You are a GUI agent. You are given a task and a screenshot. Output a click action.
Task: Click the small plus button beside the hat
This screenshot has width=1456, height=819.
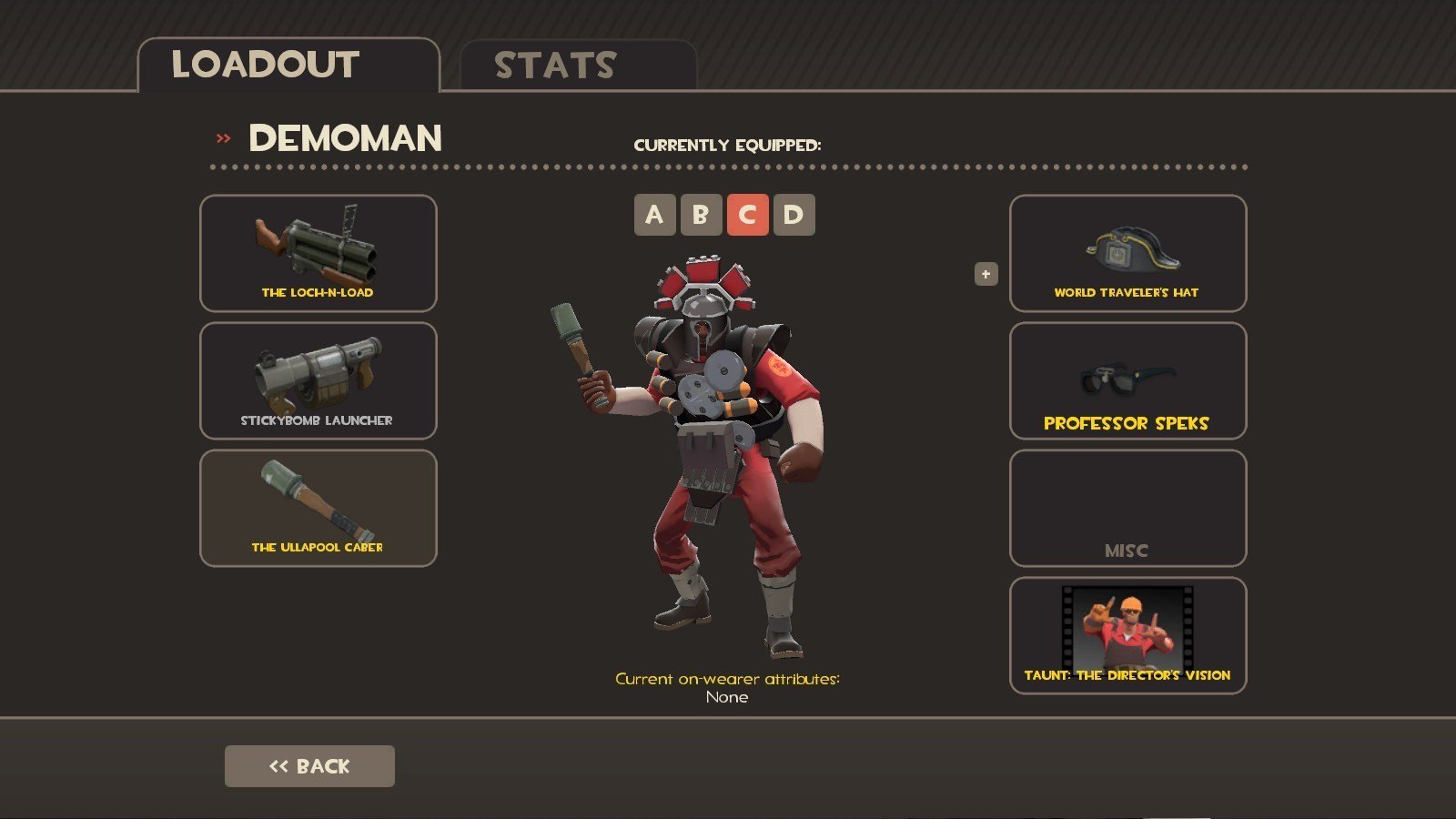[986, 274]
